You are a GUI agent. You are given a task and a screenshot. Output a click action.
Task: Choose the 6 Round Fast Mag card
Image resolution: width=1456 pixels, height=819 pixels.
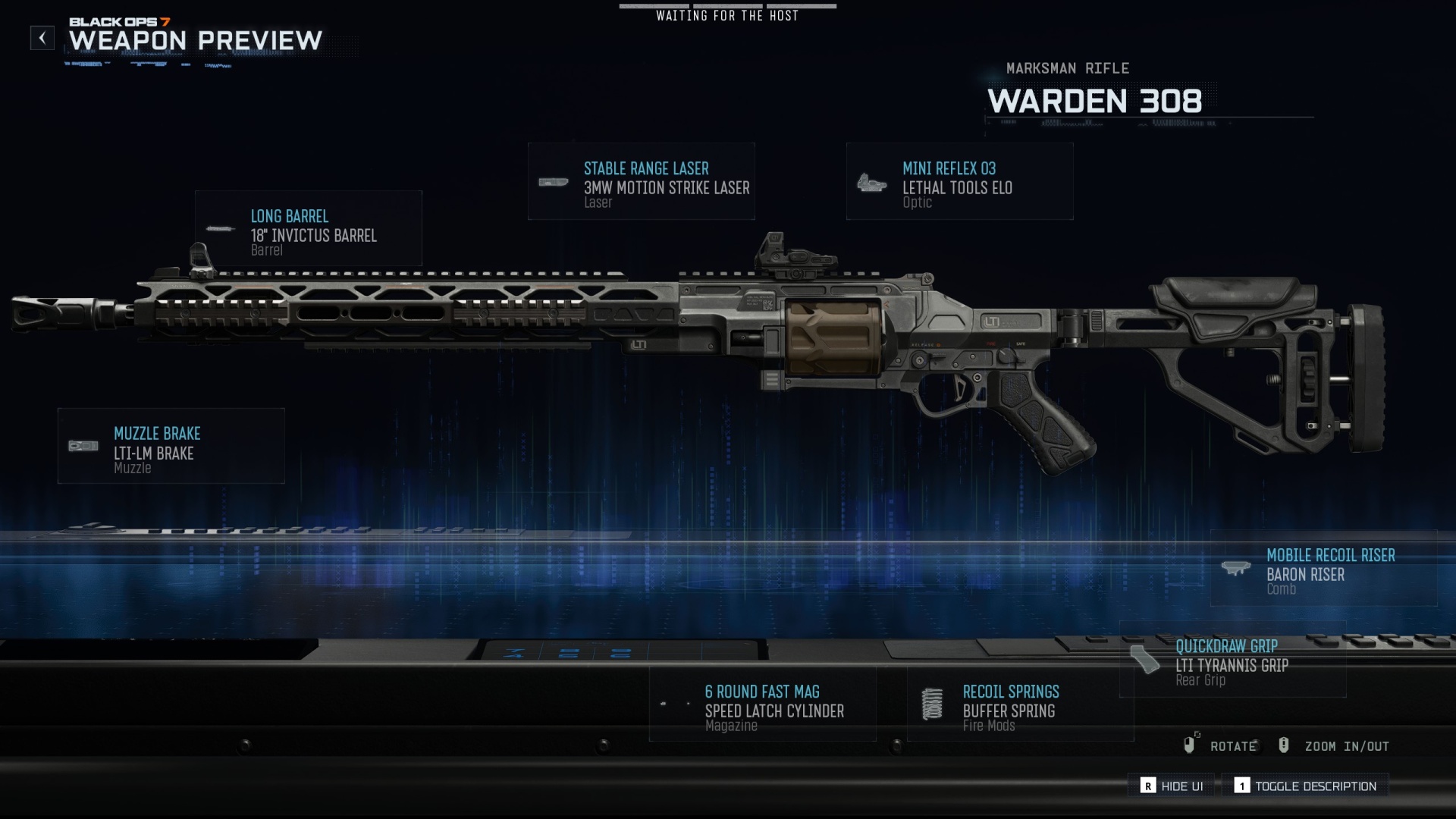(x=762, y=705)
